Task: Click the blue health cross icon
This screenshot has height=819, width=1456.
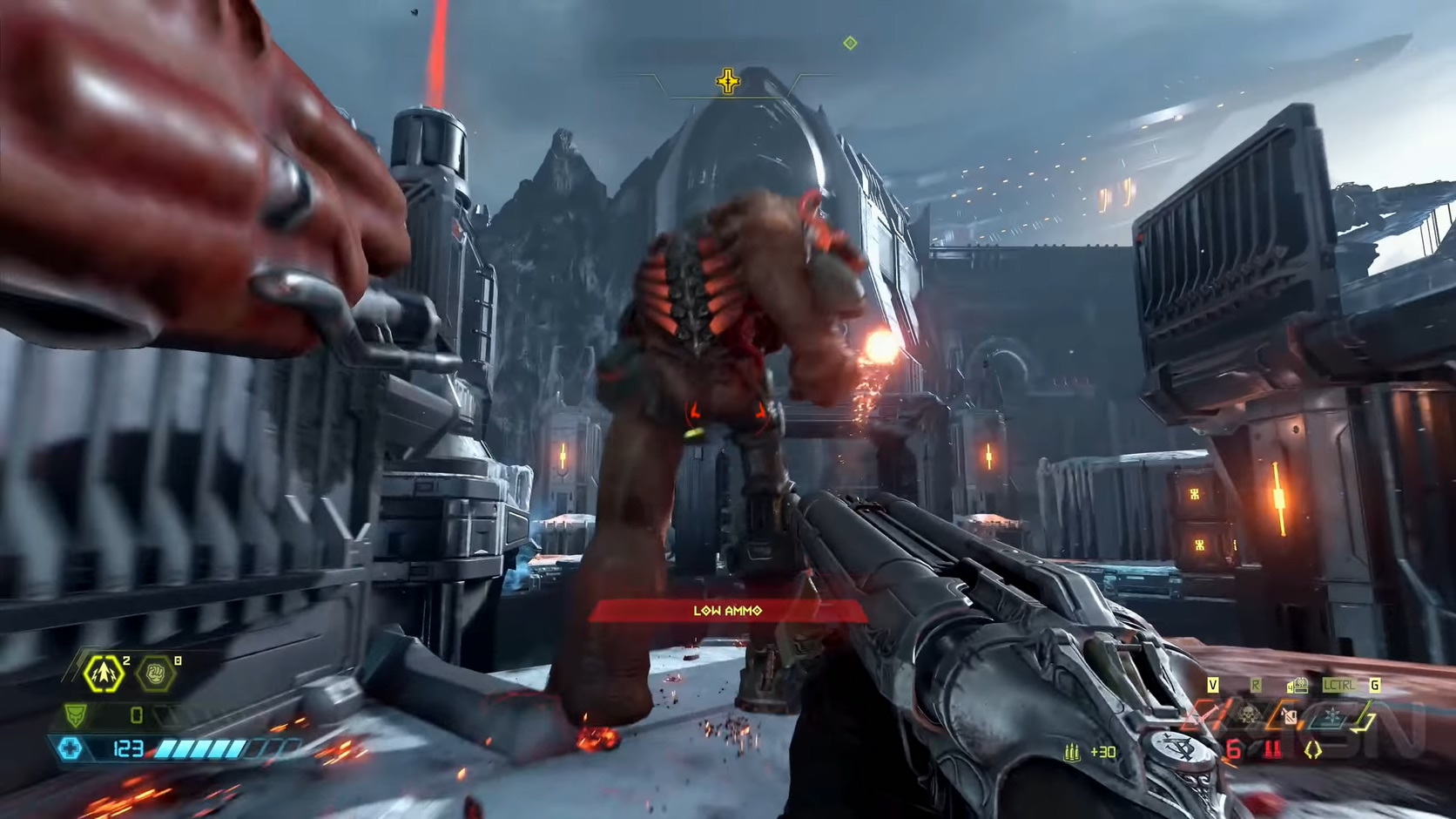Action: (x=70, y=748)
